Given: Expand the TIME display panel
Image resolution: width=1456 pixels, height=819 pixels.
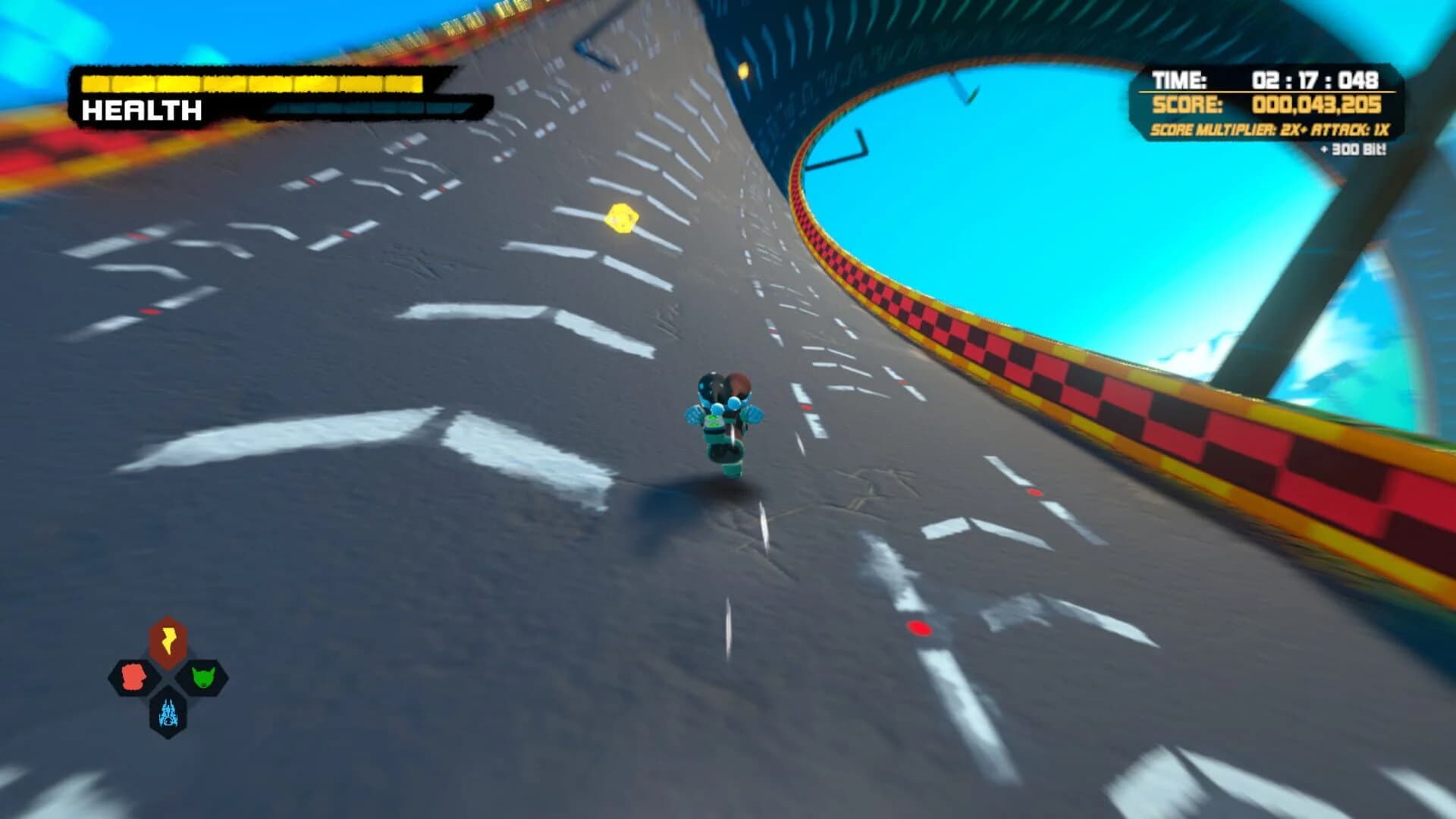Looking at the screenshot, I should [1266, 80].
